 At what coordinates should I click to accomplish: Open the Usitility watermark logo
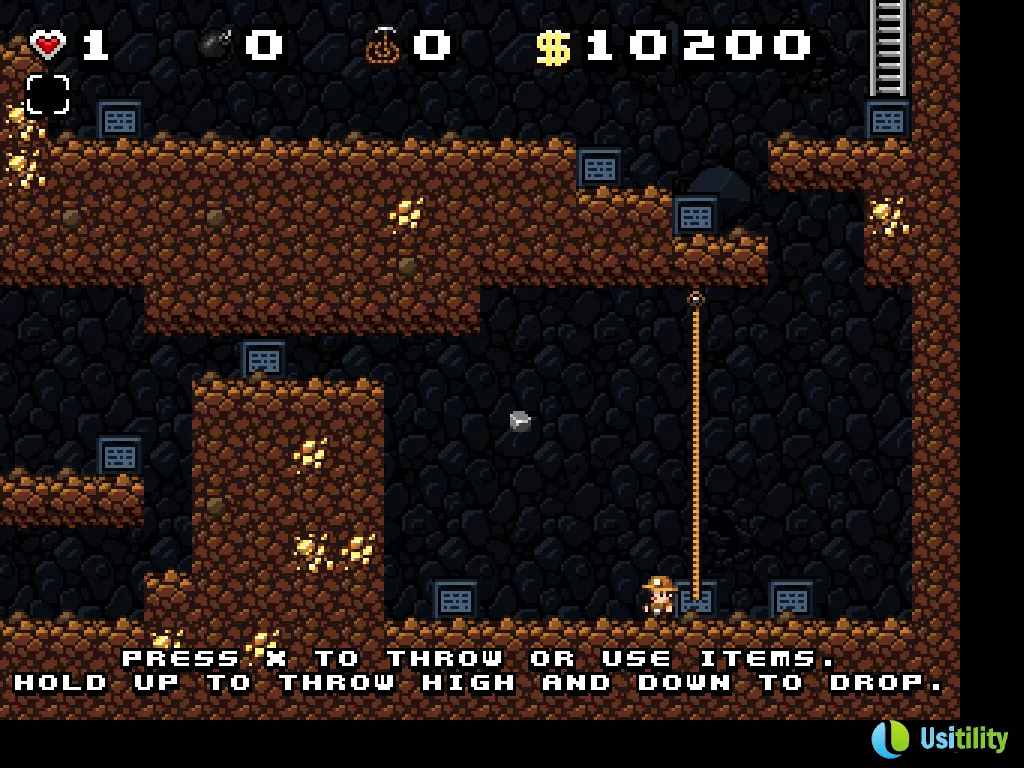(939, 739)
